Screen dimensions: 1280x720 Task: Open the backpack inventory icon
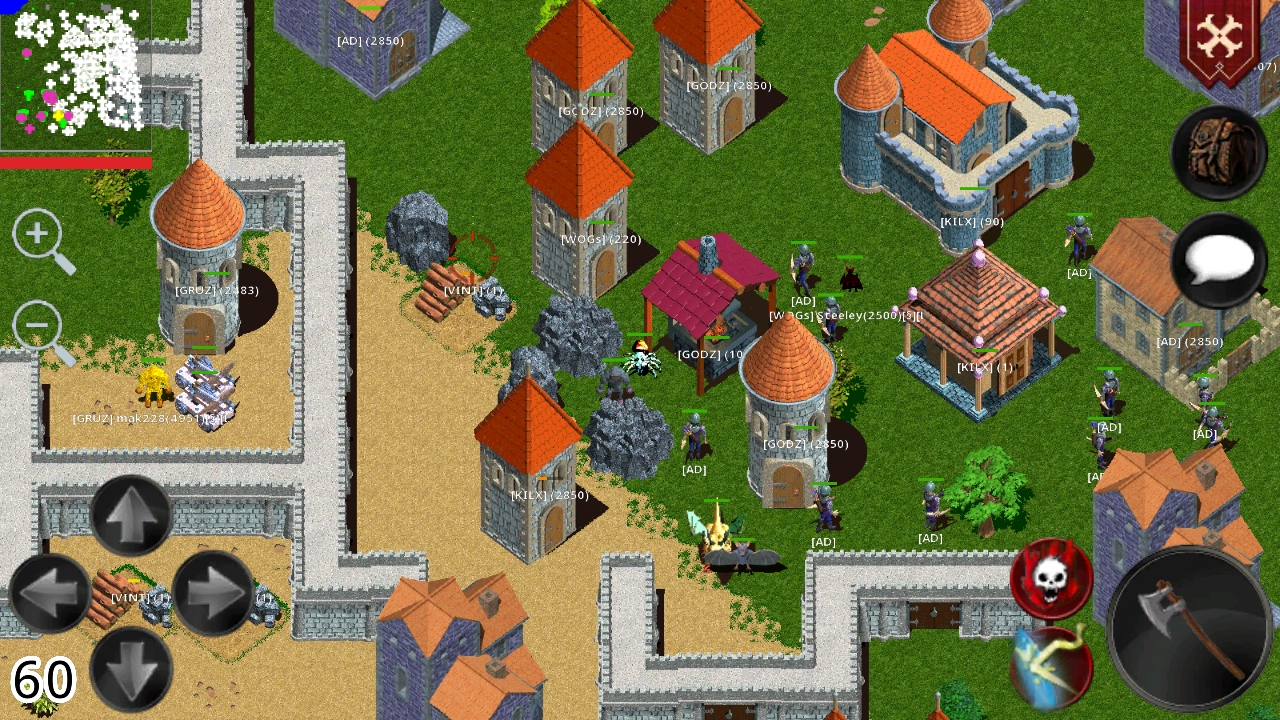[1218, 152]
